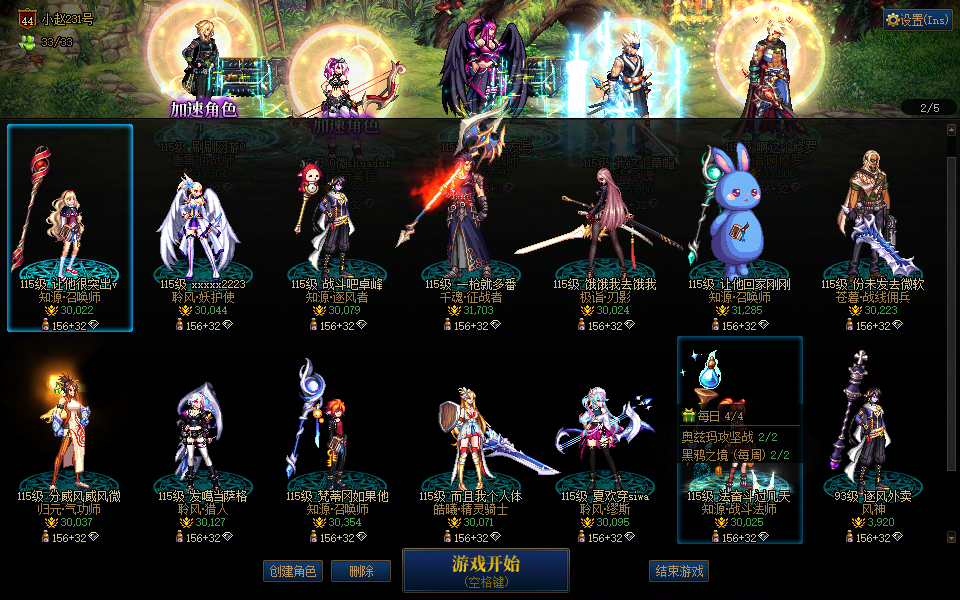Click the scrollbar up arrow
The height and width of the screenshot is (600, 960).
tap(951, 129)
